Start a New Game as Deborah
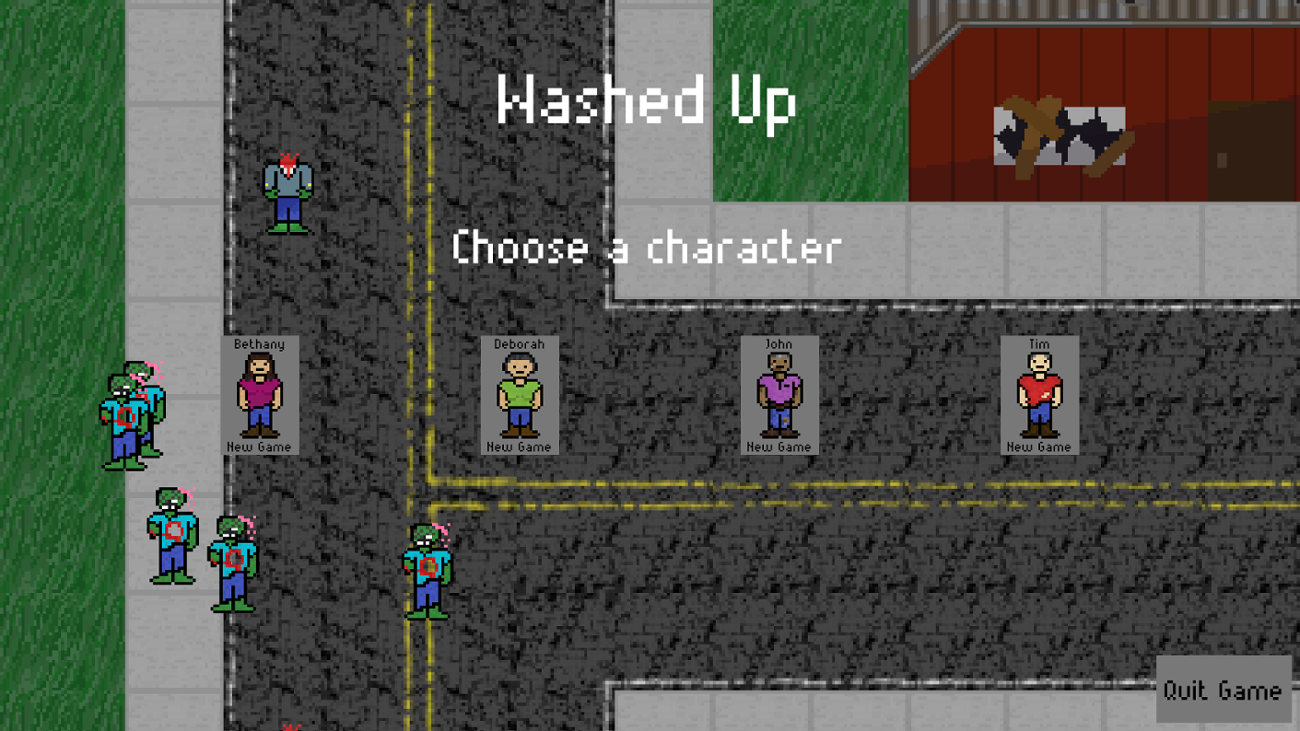Viewport: 1300px width, 731px height. [518, 448]
